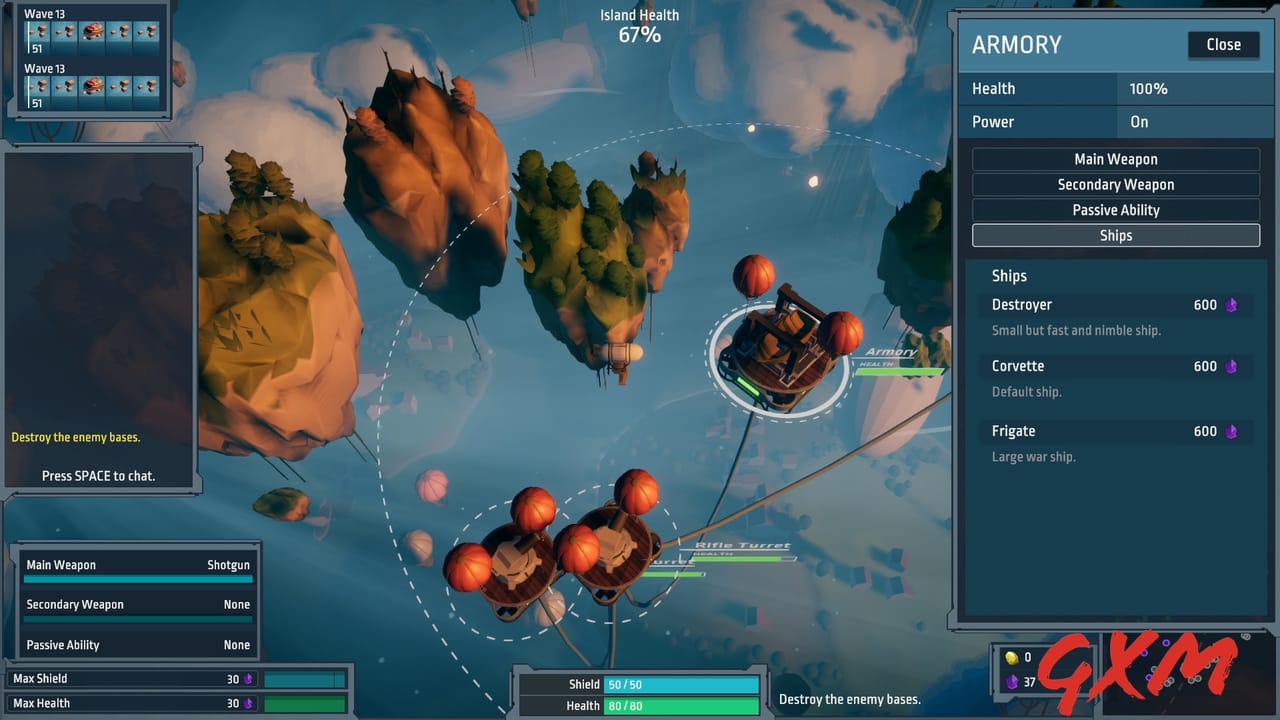Image resolution: width=1280 pixels, height=720 pixels.
Task: Click the Shield 50/50 progress bar
Action: point(681,684)
